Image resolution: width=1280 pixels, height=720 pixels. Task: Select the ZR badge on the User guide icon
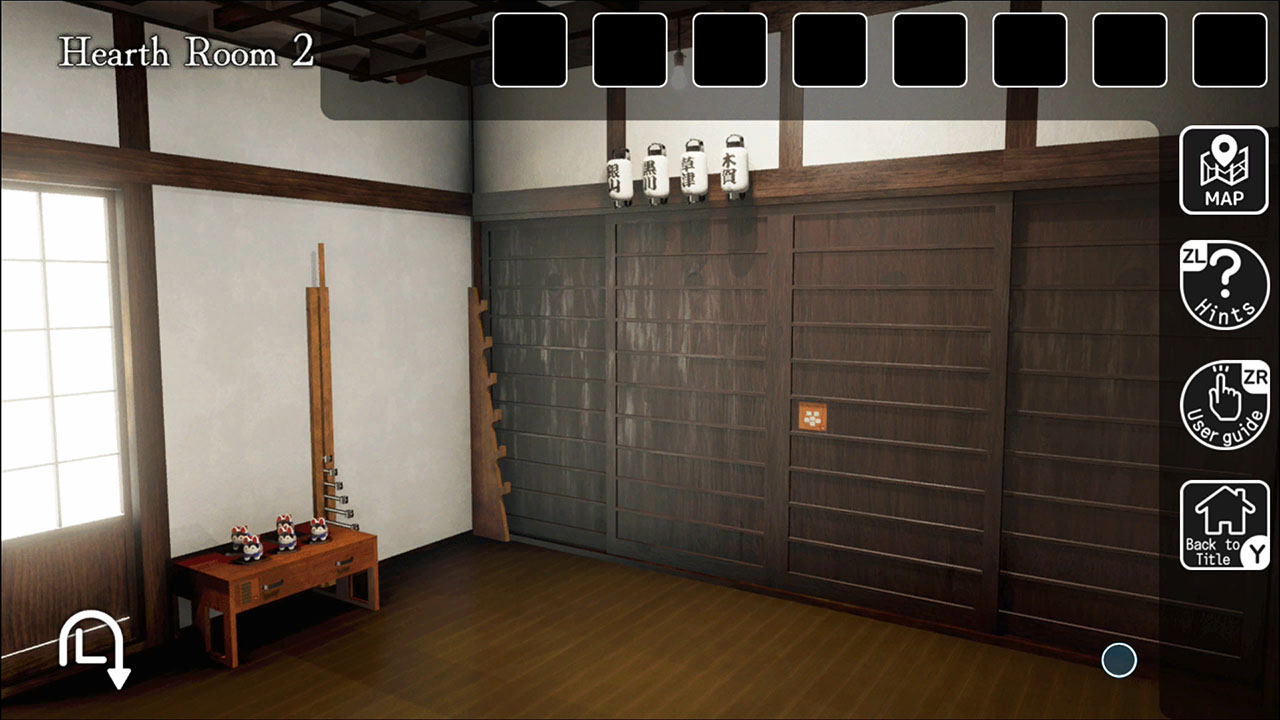point(1253,378)
